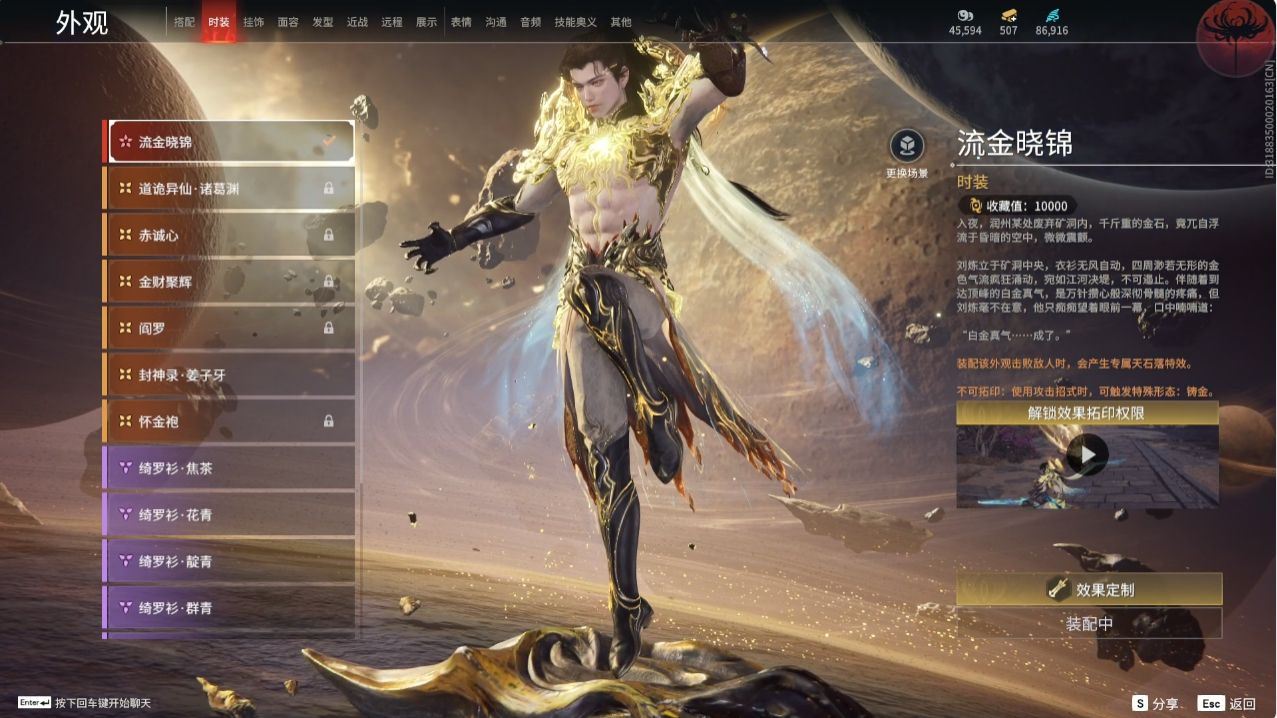Image resolution: width=1277 pixels, height=718 pixels.
Task: Select the 赤诚心 outfit entry
Action: [x=230, y=235]
